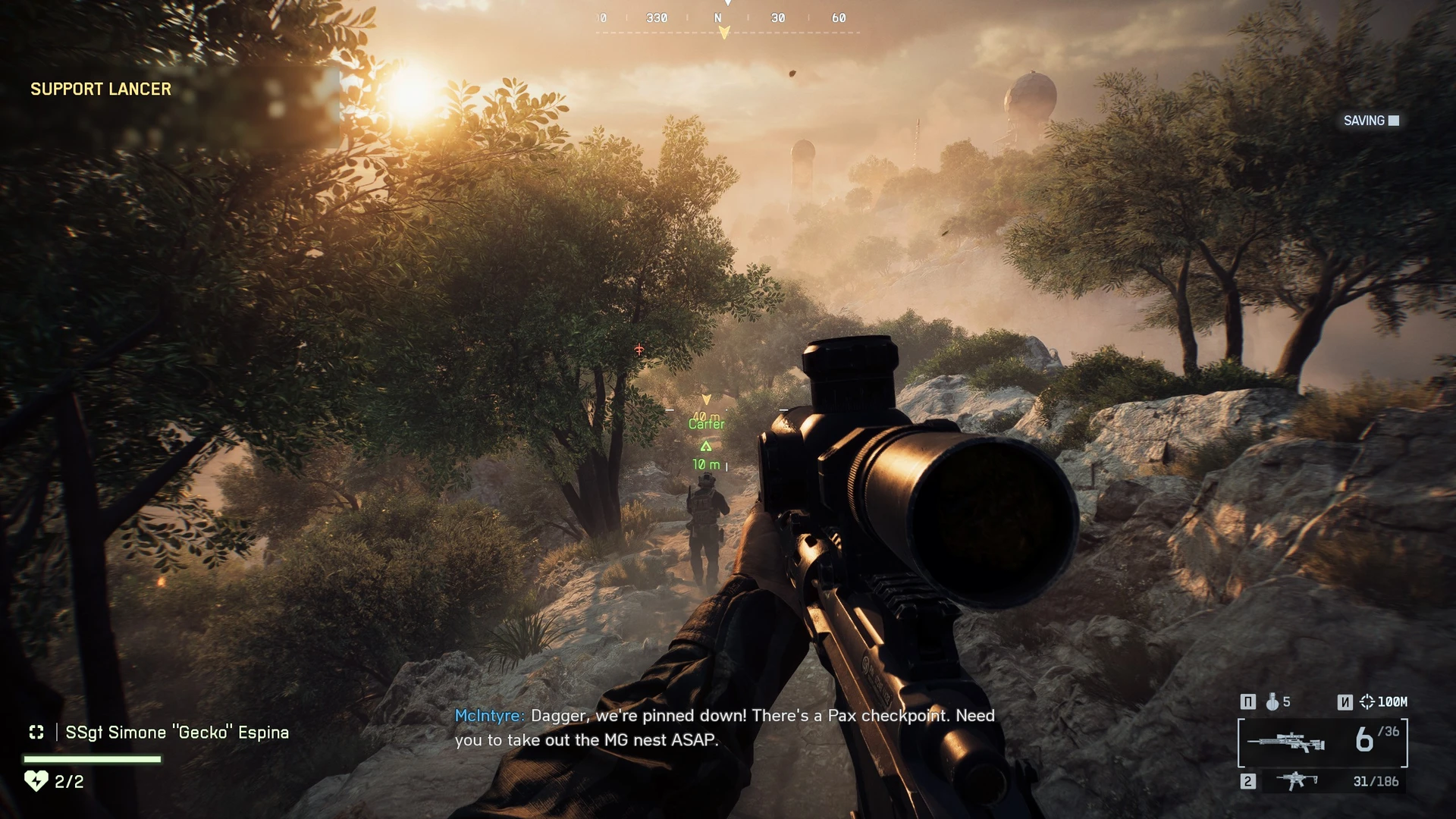The width and height of the screenshot is (1456, 819).
Task: Click the 100M scope zeroing indicator
Action: (x=1384, y=702)
